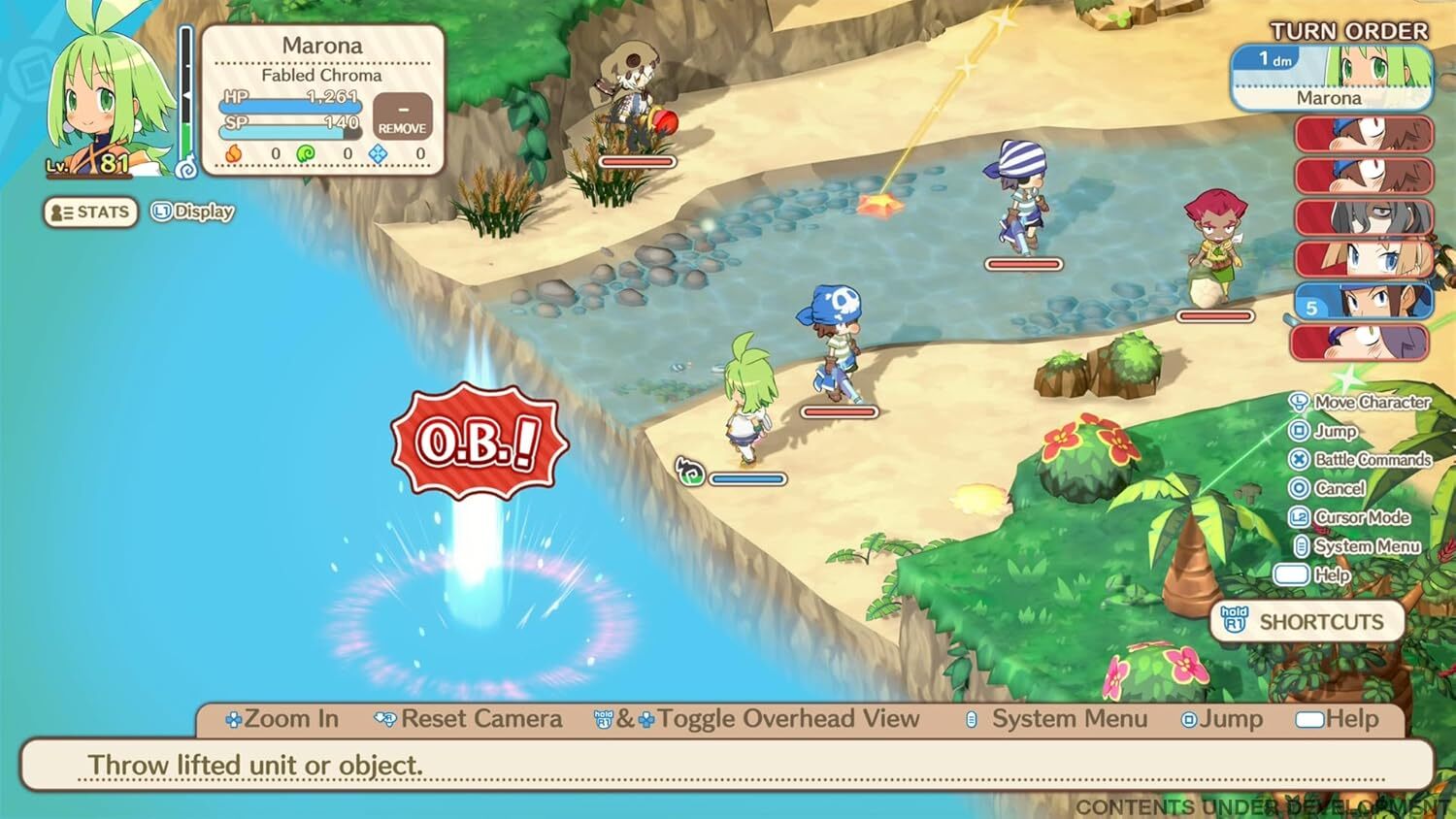Show the STATS panel

[x=90, y=212]
